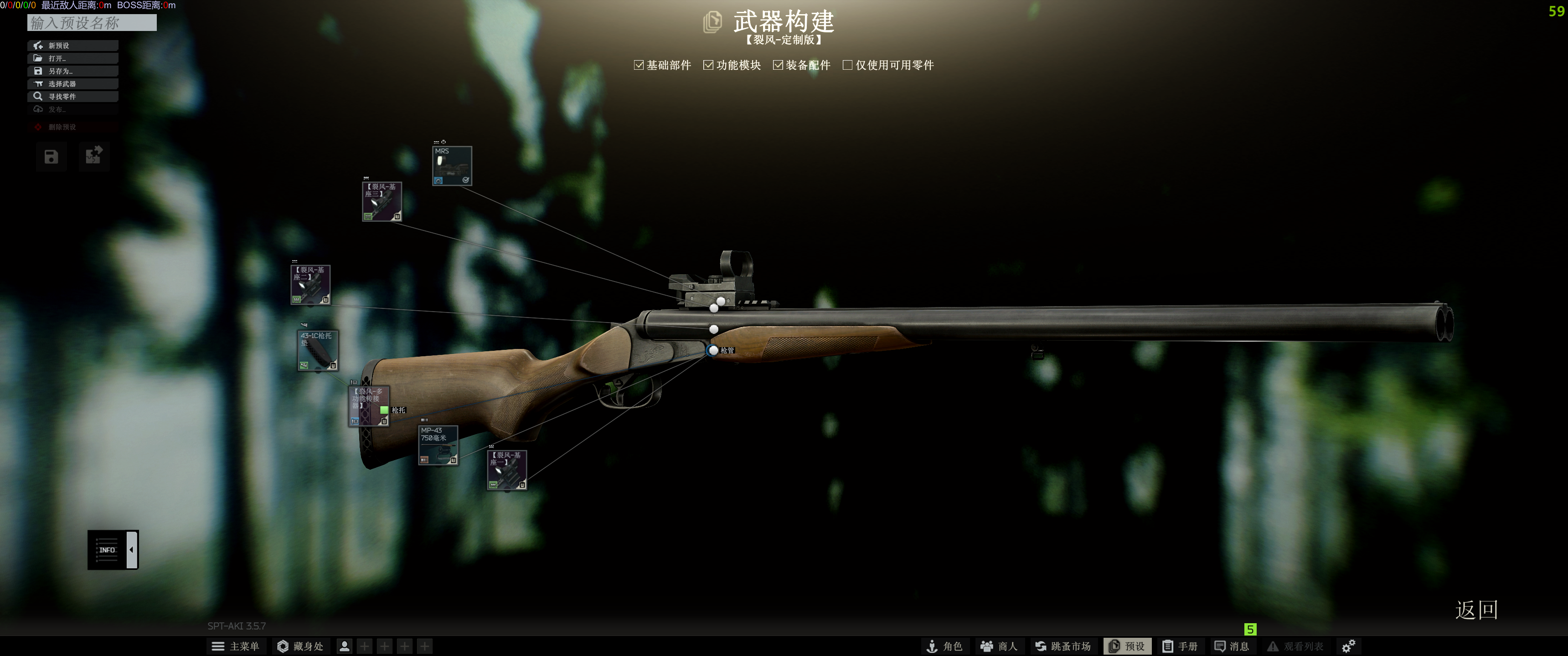Screen dimensions: 1568x656
Task: Select the MP-43 750毫米 barrel slot
Action: pyautogui.click(x=438, y=445)
